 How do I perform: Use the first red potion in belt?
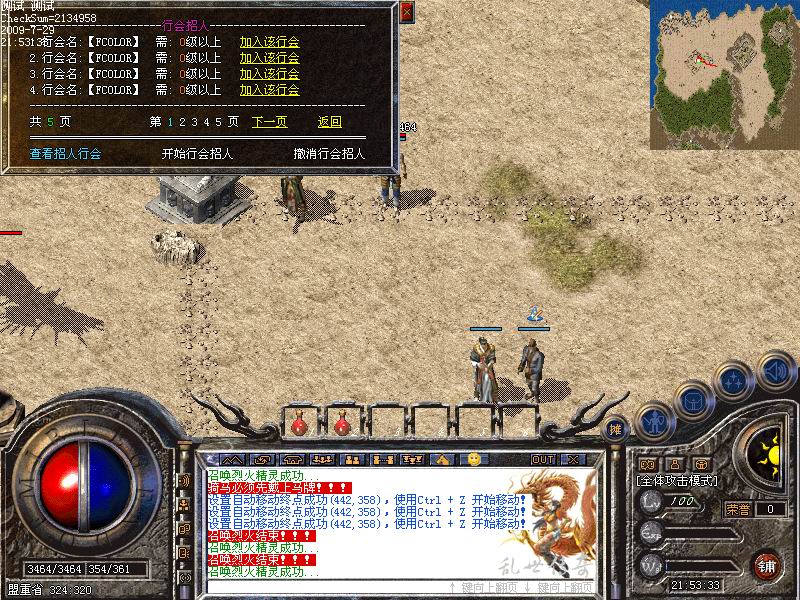tap(298, 426)
